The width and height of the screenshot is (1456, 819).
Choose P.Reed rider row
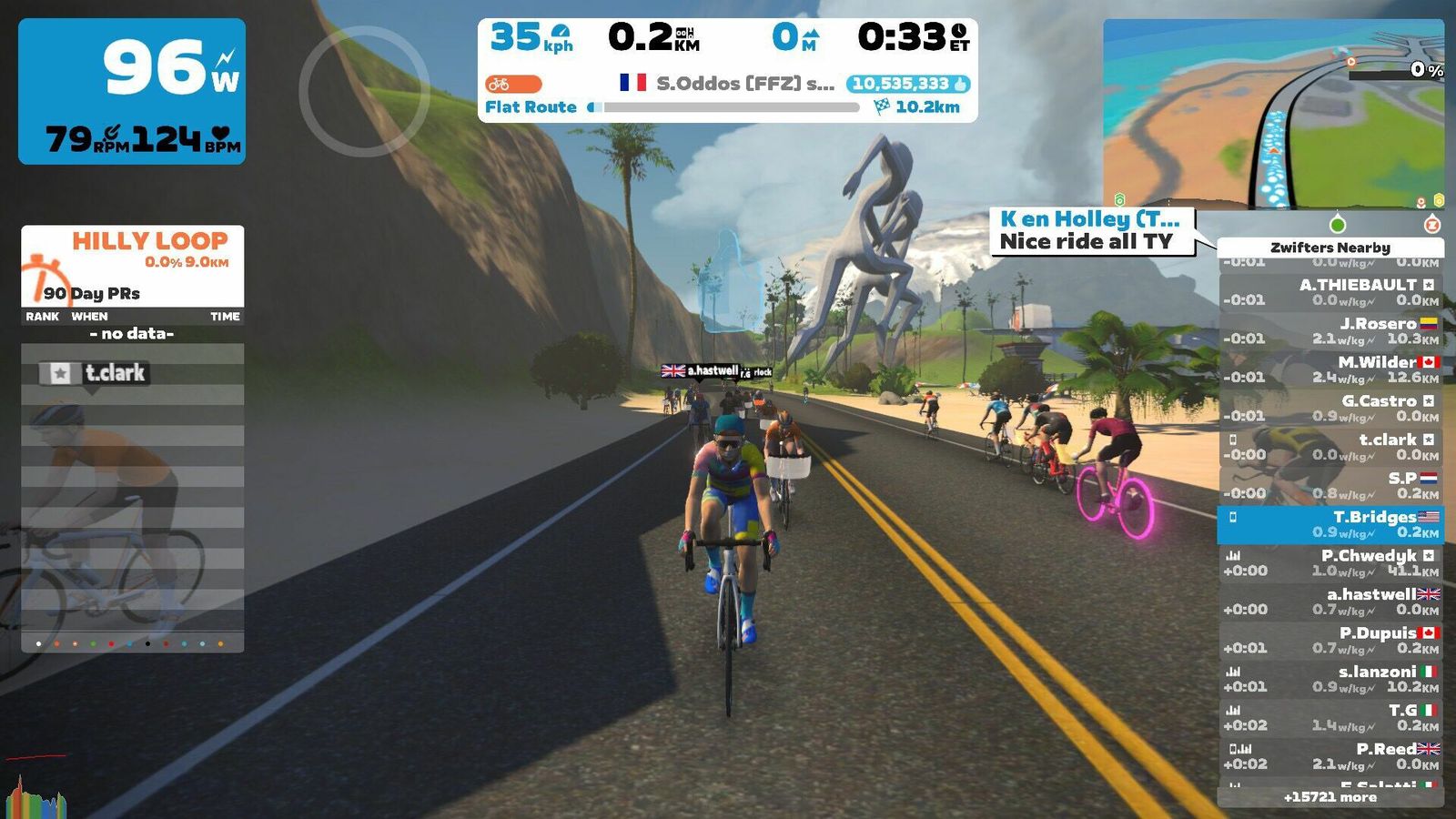tap(1330, 756)
